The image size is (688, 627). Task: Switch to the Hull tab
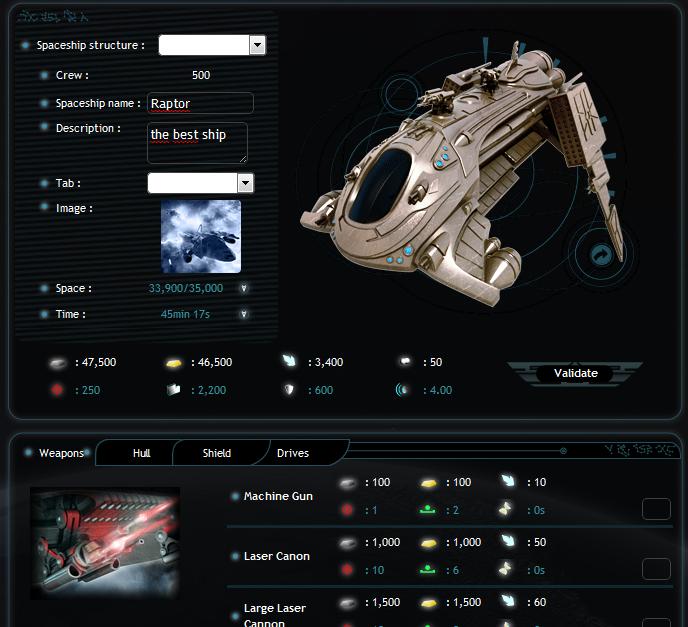coord(142,453)
